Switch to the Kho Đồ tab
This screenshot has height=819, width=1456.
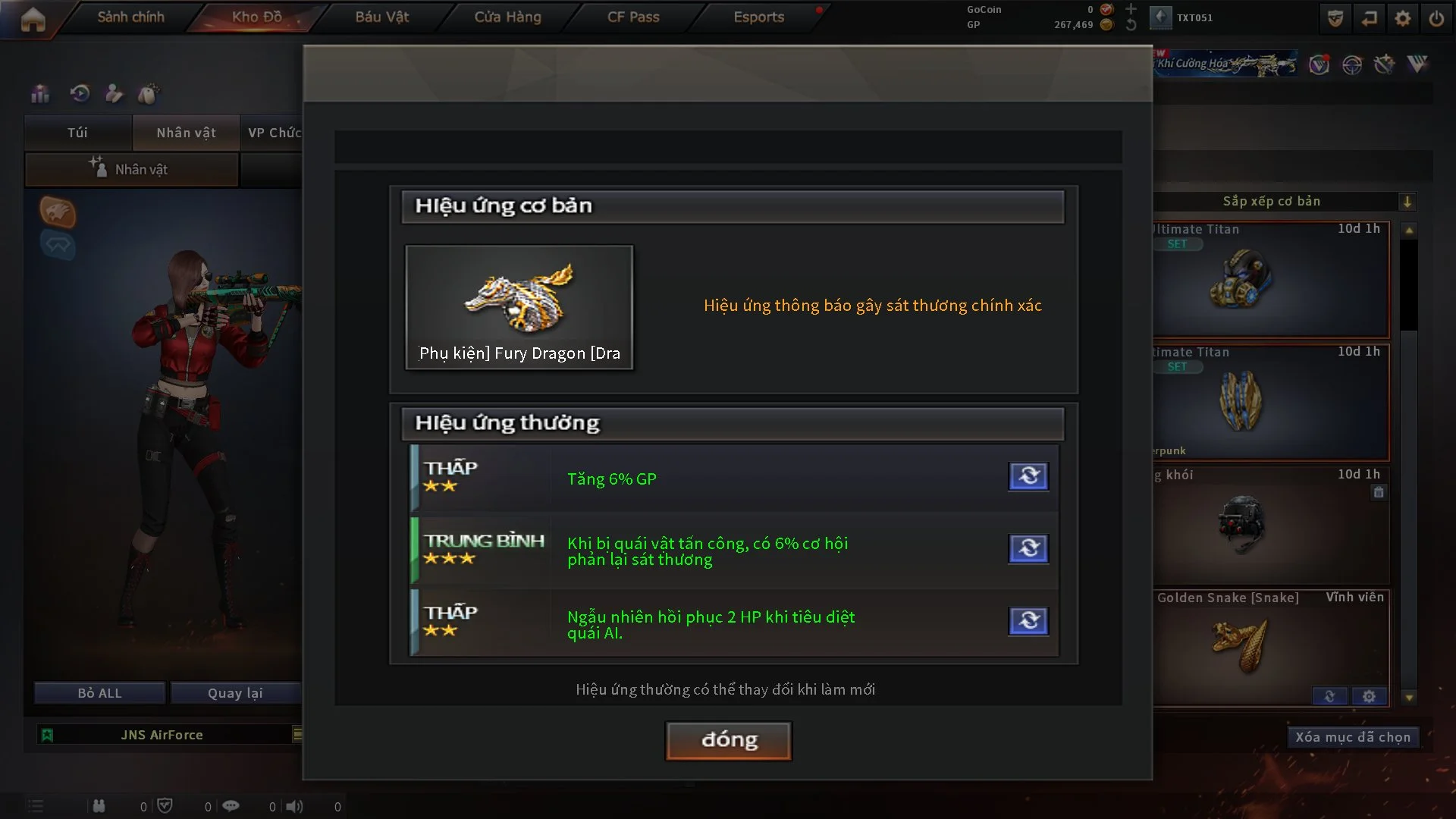click(256, 17)
